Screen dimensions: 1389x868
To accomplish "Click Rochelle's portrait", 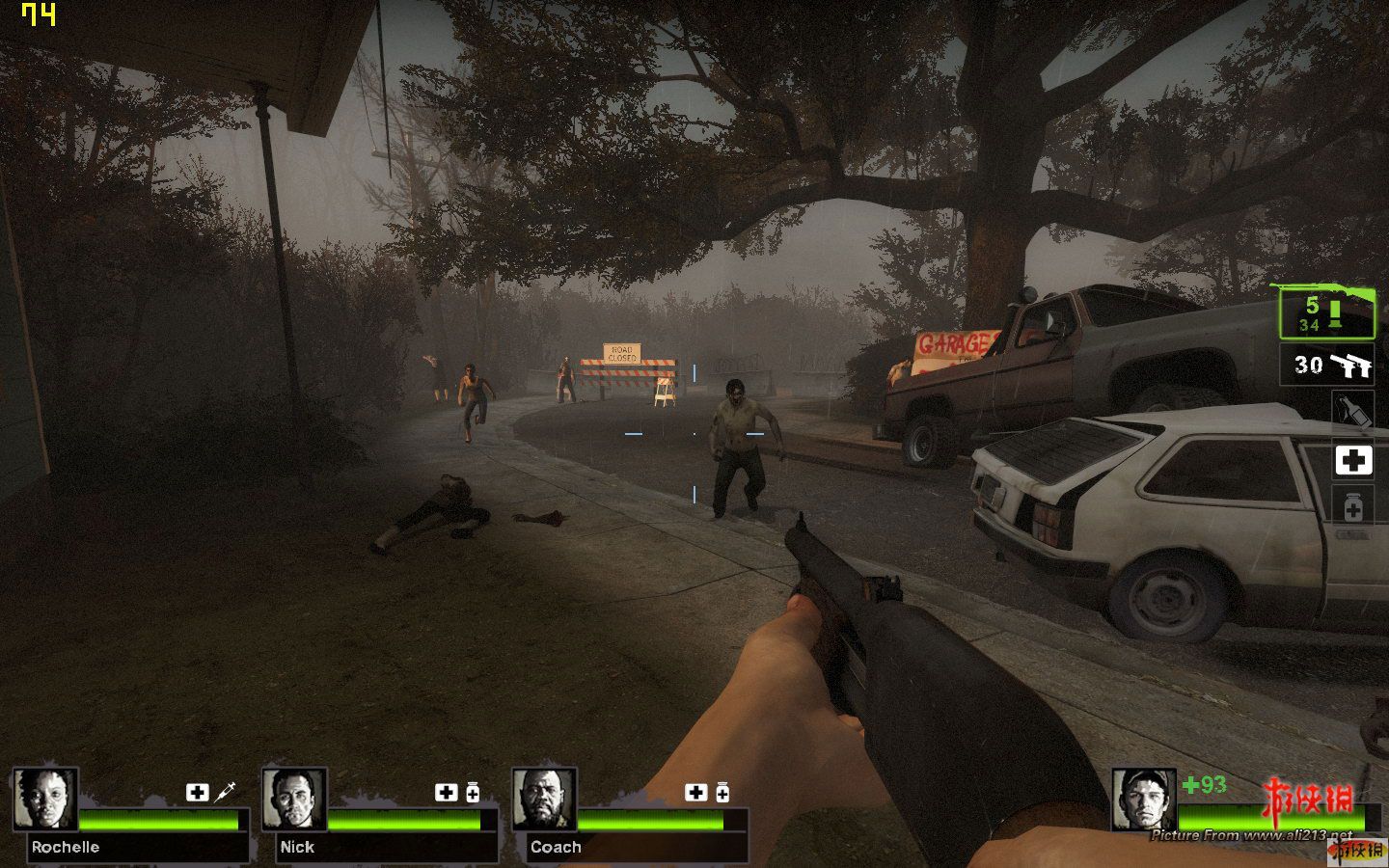I will [x=45, y=799].
